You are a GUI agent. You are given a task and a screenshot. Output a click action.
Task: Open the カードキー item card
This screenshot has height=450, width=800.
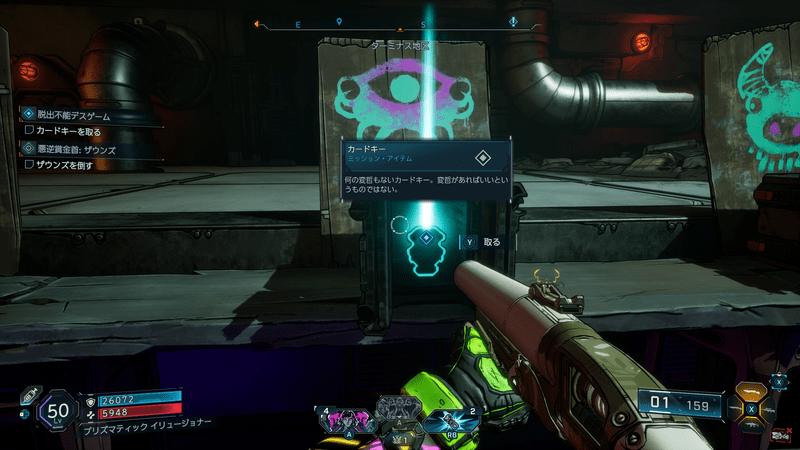pyautogui.click(x=425, y=167)
